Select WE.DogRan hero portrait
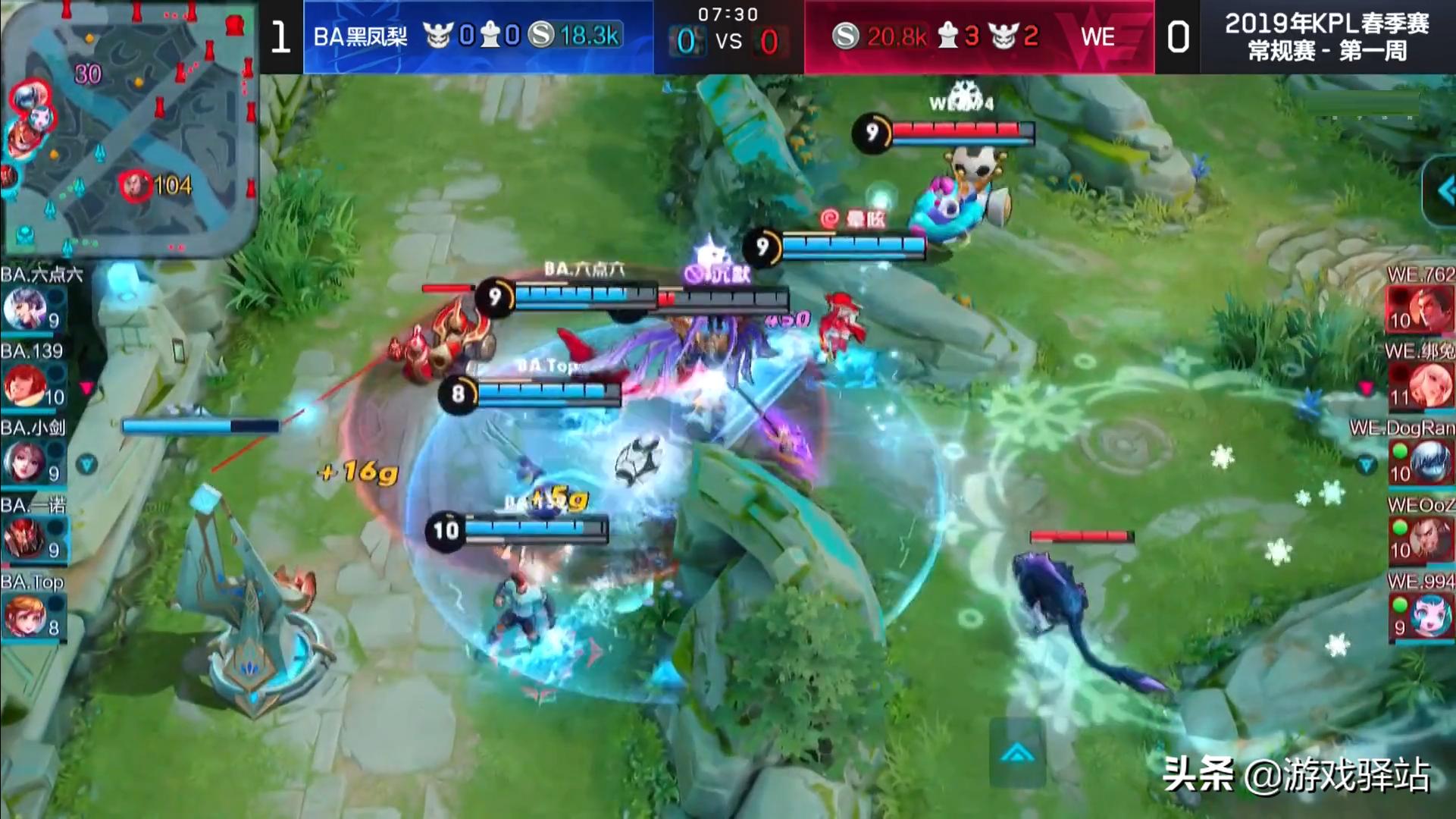The image size is (1456, 819). 1422,461
